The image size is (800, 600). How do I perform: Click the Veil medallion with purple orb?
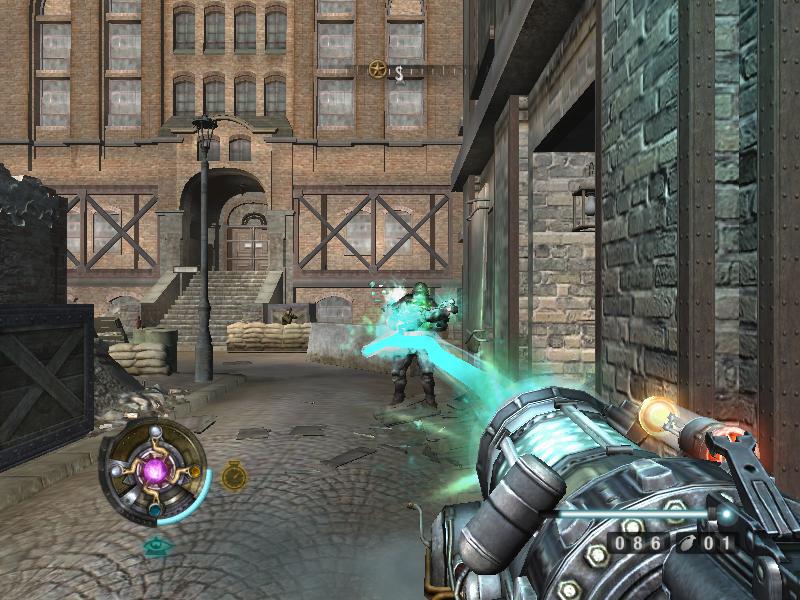[156, 469]
